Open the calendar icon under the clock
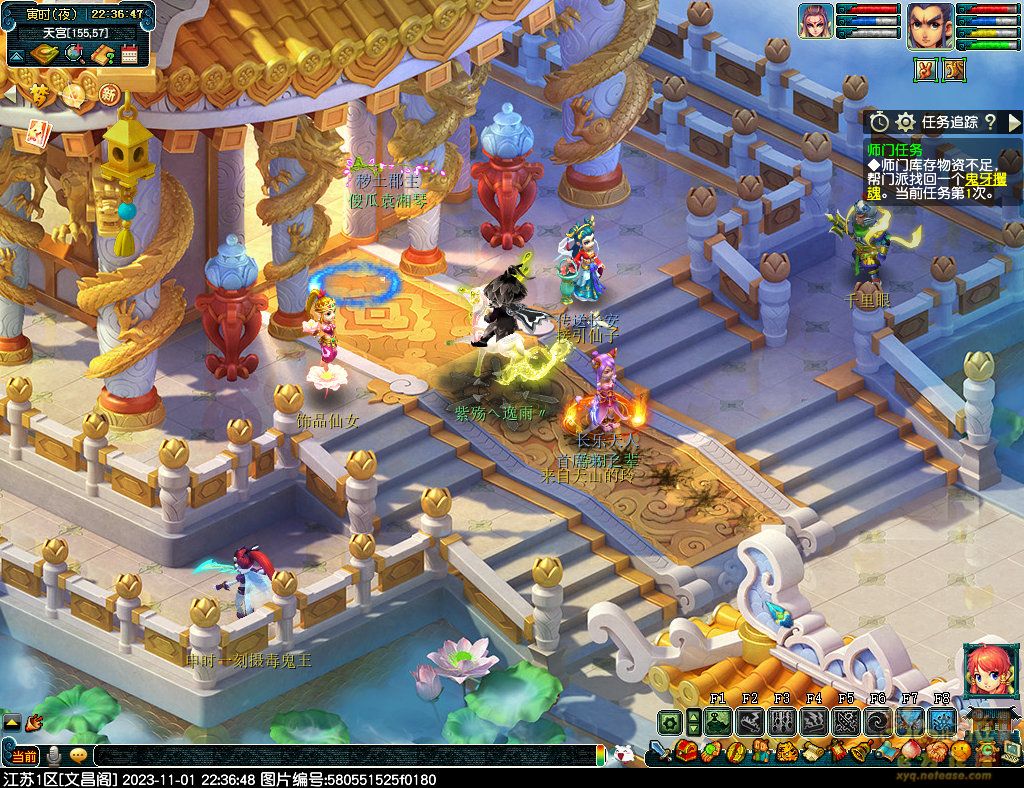The width and height of the screenshot is (1024, 788). click(129, 55)
